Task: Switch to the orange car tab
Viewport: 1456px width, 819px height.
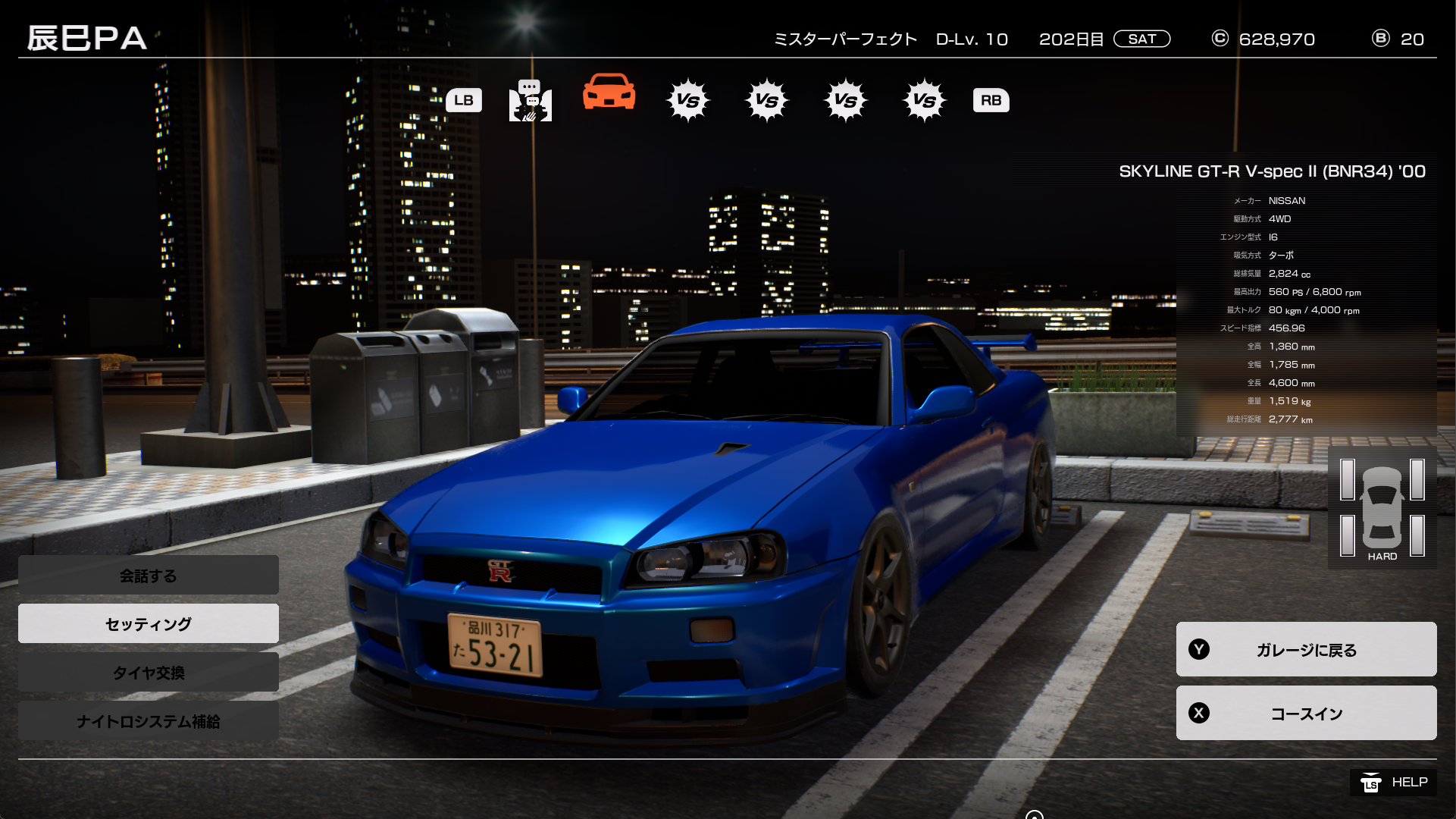Action: (609, 94)
